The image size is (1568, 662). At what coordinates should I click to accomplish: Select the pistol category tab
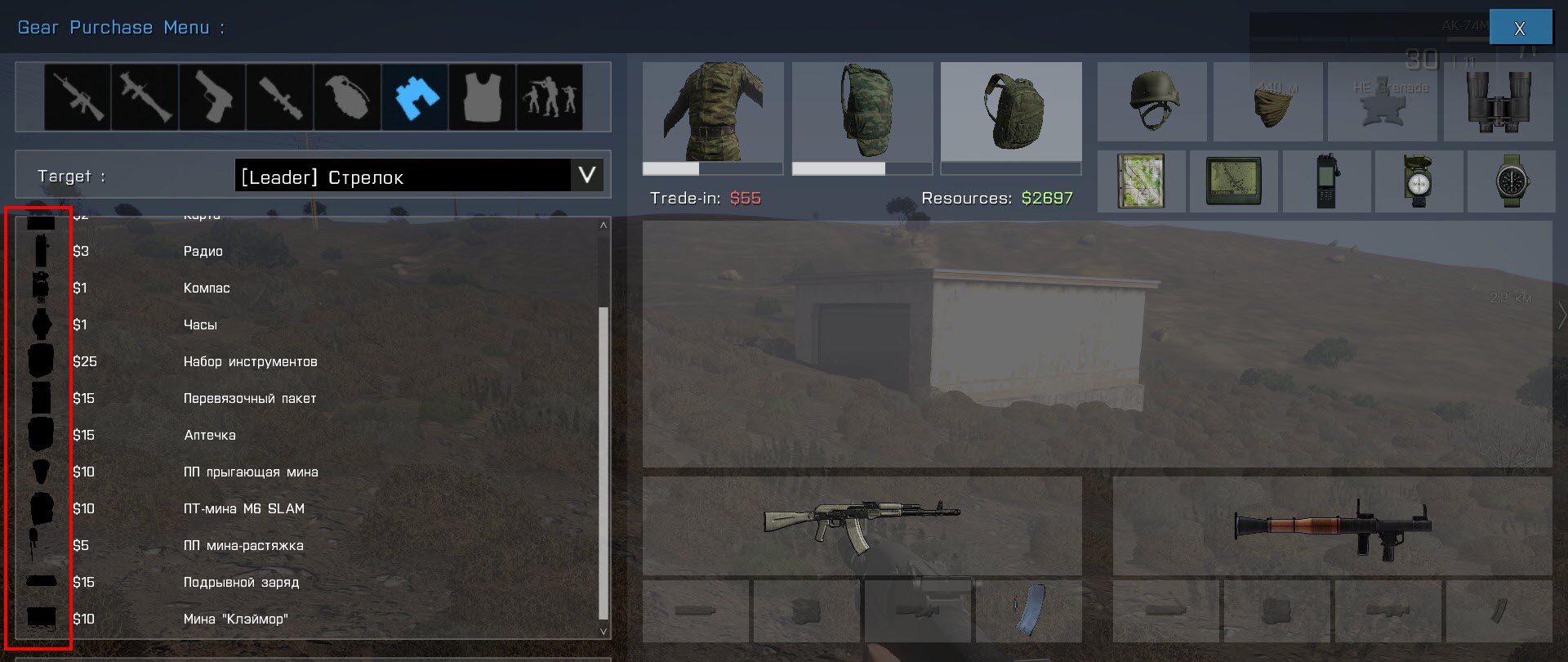[212, 98]
